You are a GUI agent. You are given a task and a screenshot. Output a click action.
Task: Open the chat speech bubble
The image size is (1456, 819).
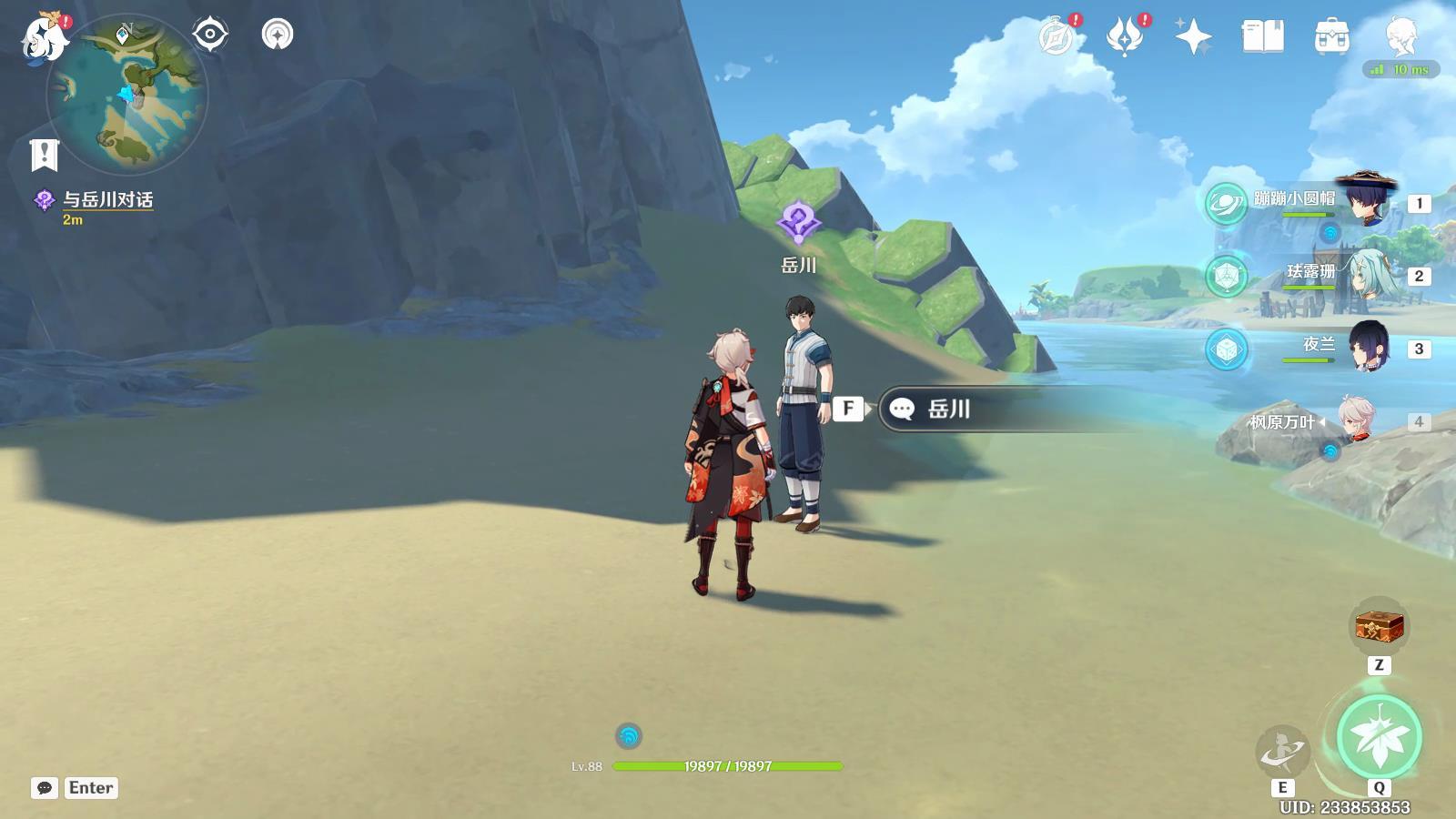(x=45, y=788)
